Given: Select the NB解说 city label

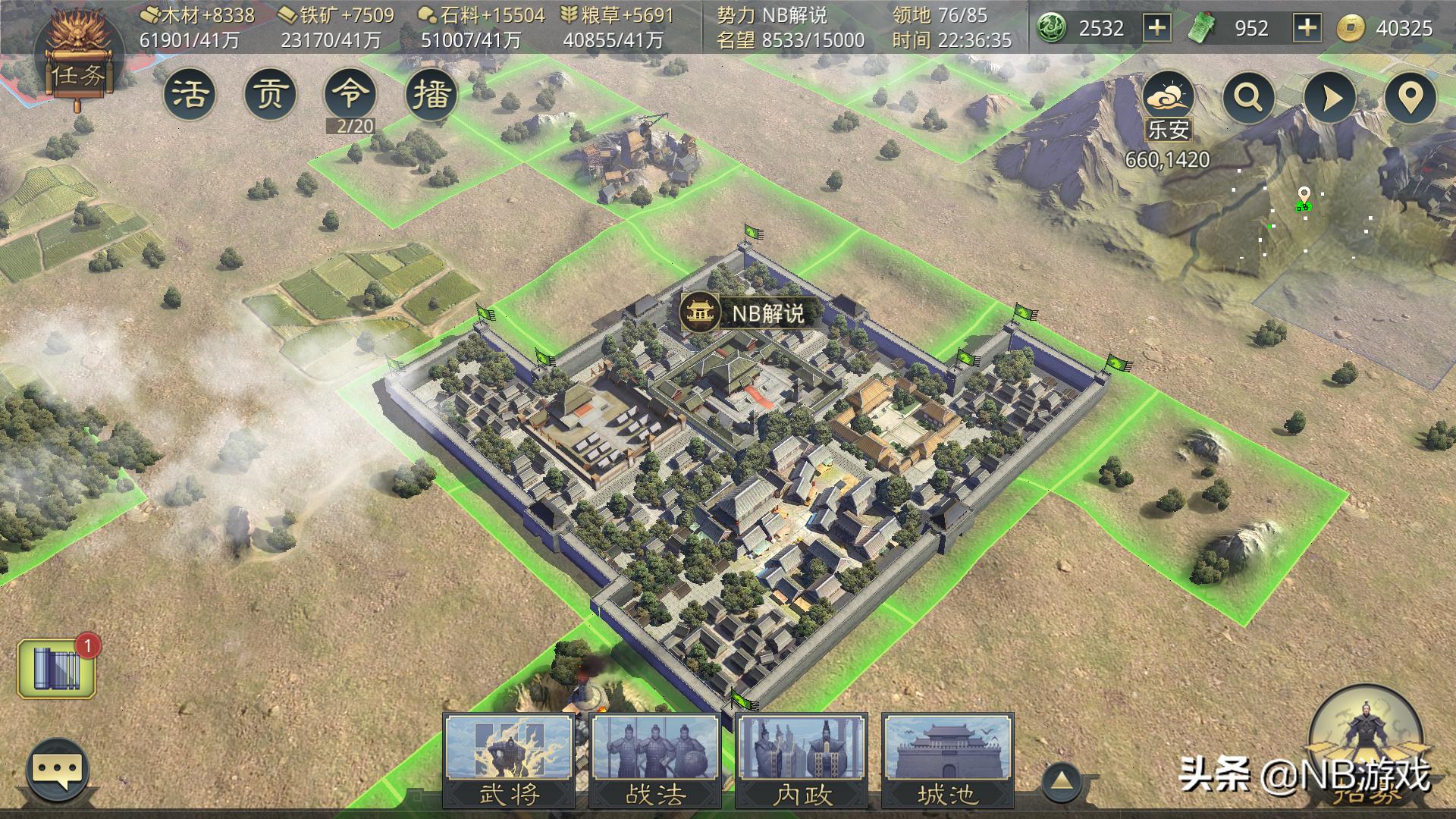Looking at the screenshot, I should [x=743, y=312].
